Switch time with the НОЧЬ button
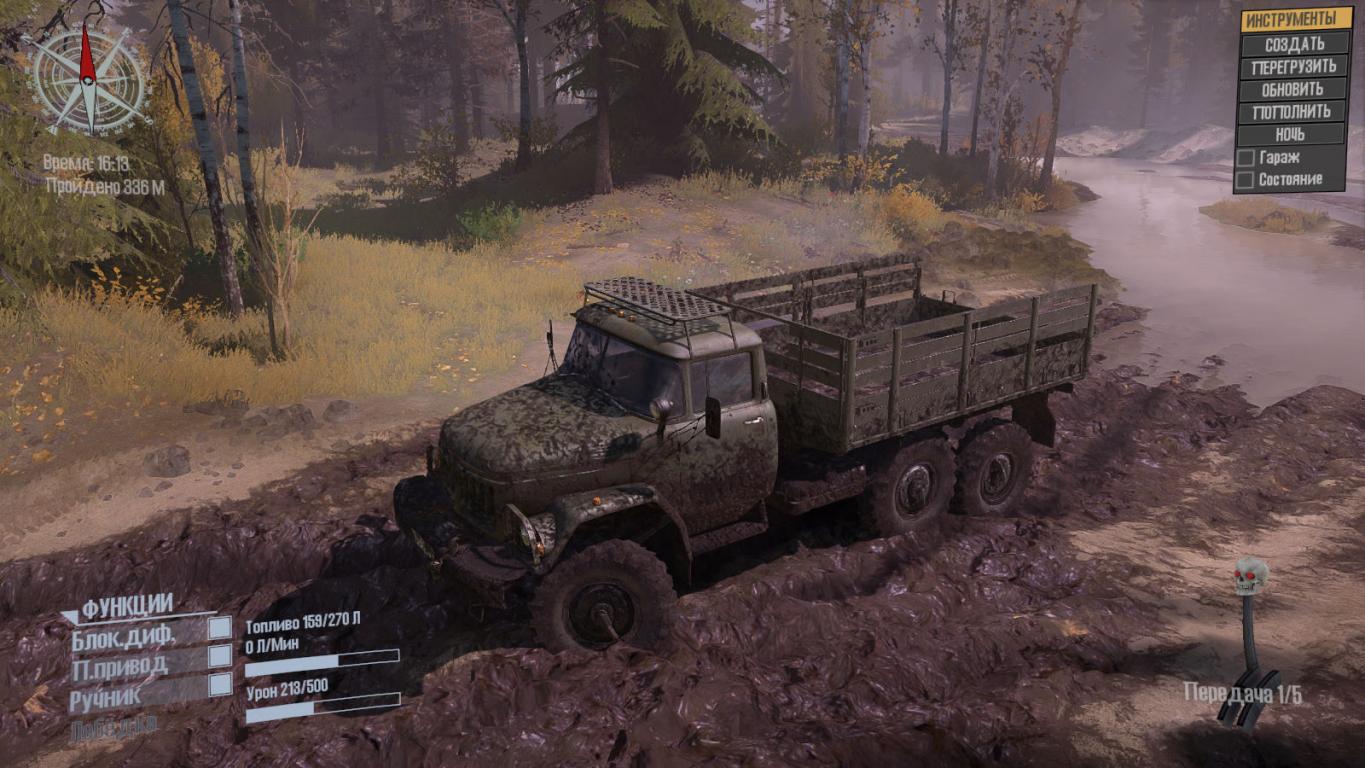1365x768 pixels. (1294, 134)
